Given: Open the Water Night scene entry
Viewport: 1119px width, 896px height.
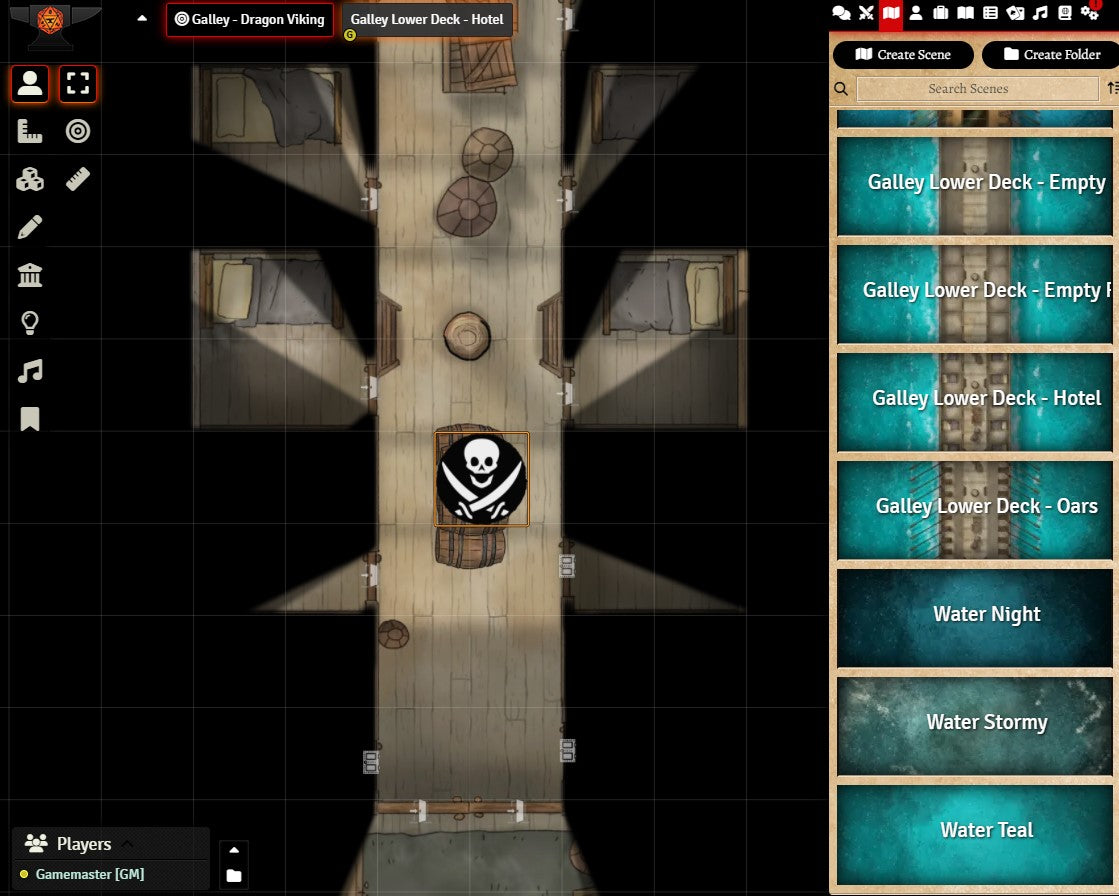Looking at the screenshot, I should click(x=975, y=614).
